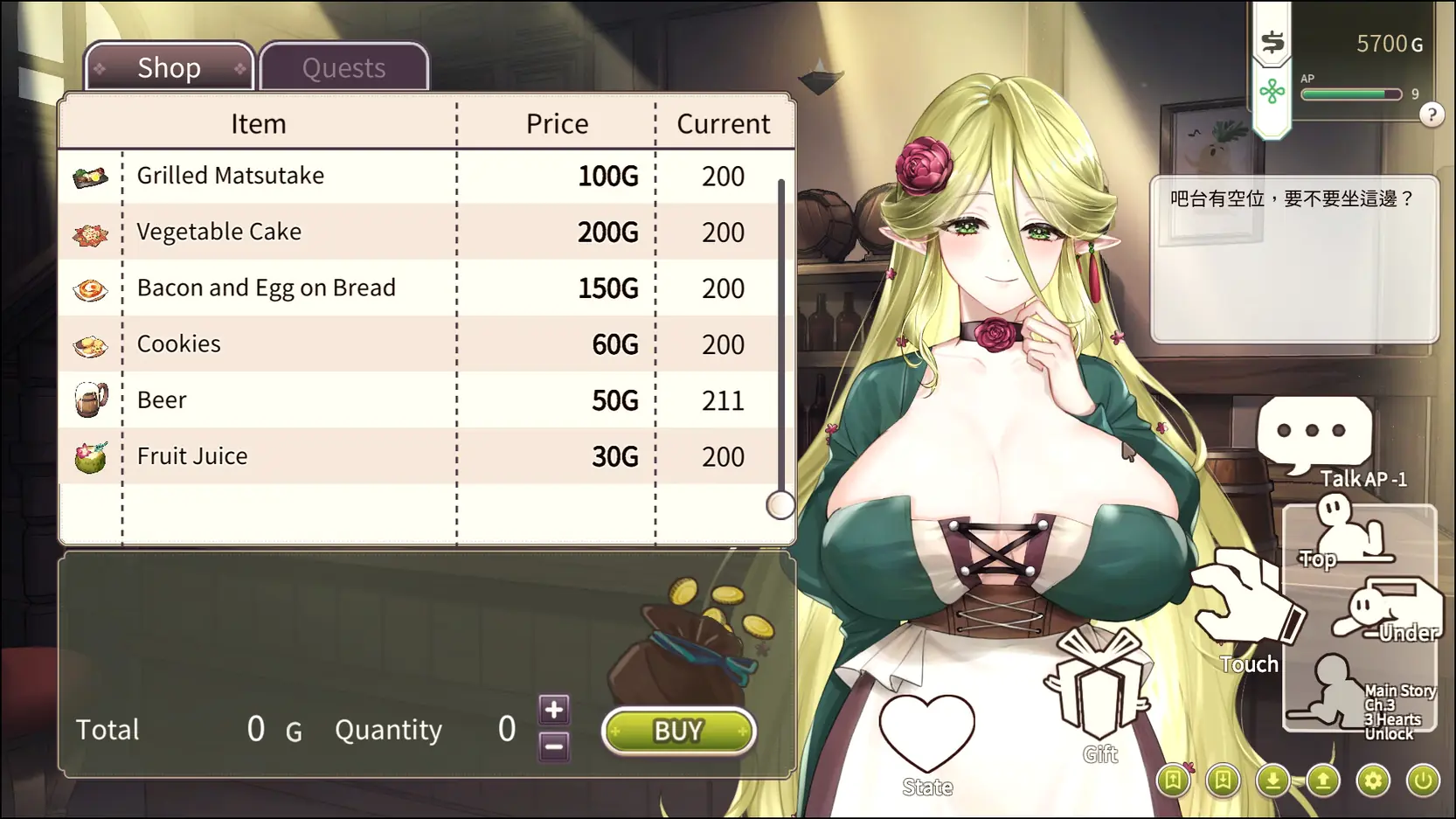Open the question mark help button
This screenshot has width=1456, height=819.
[1432, 115]
